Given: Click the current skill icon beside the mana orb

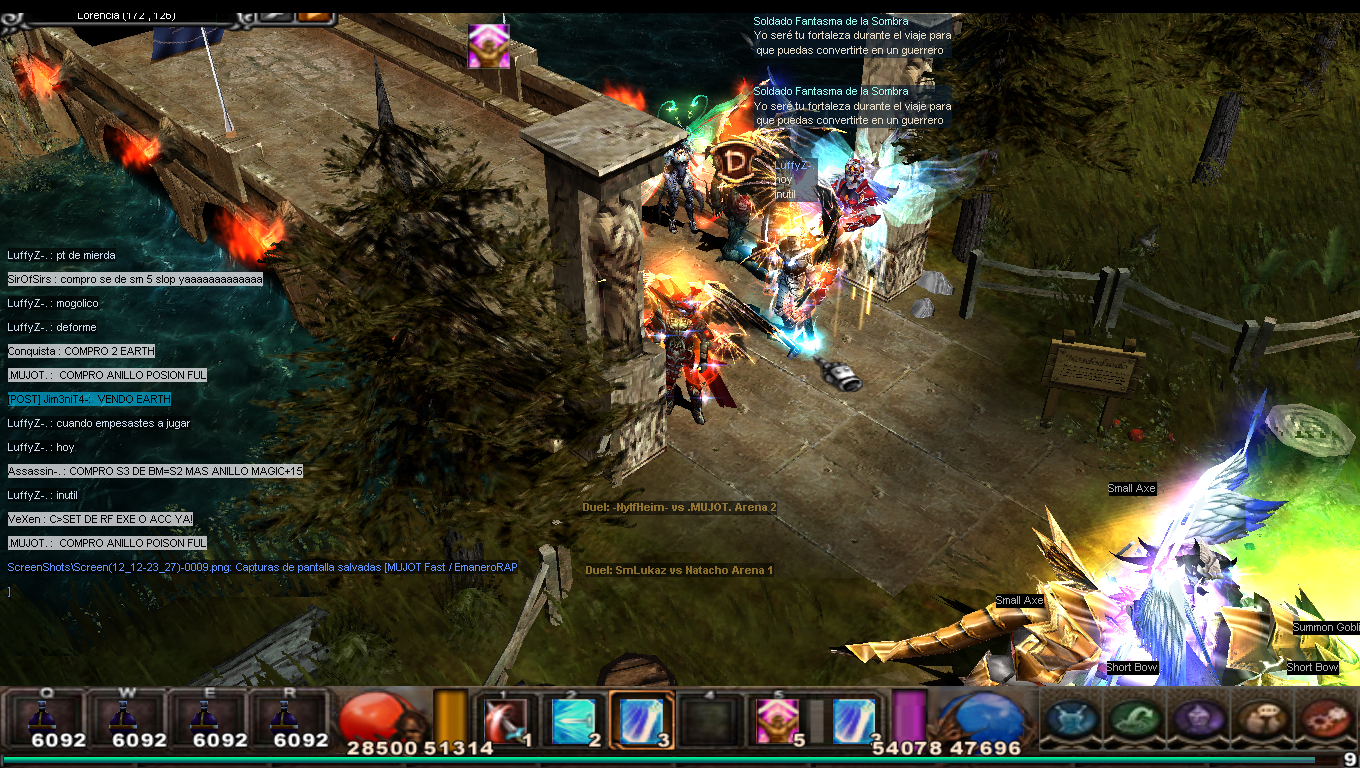Looking at the screenshot, I should click(x=853, y=720).
